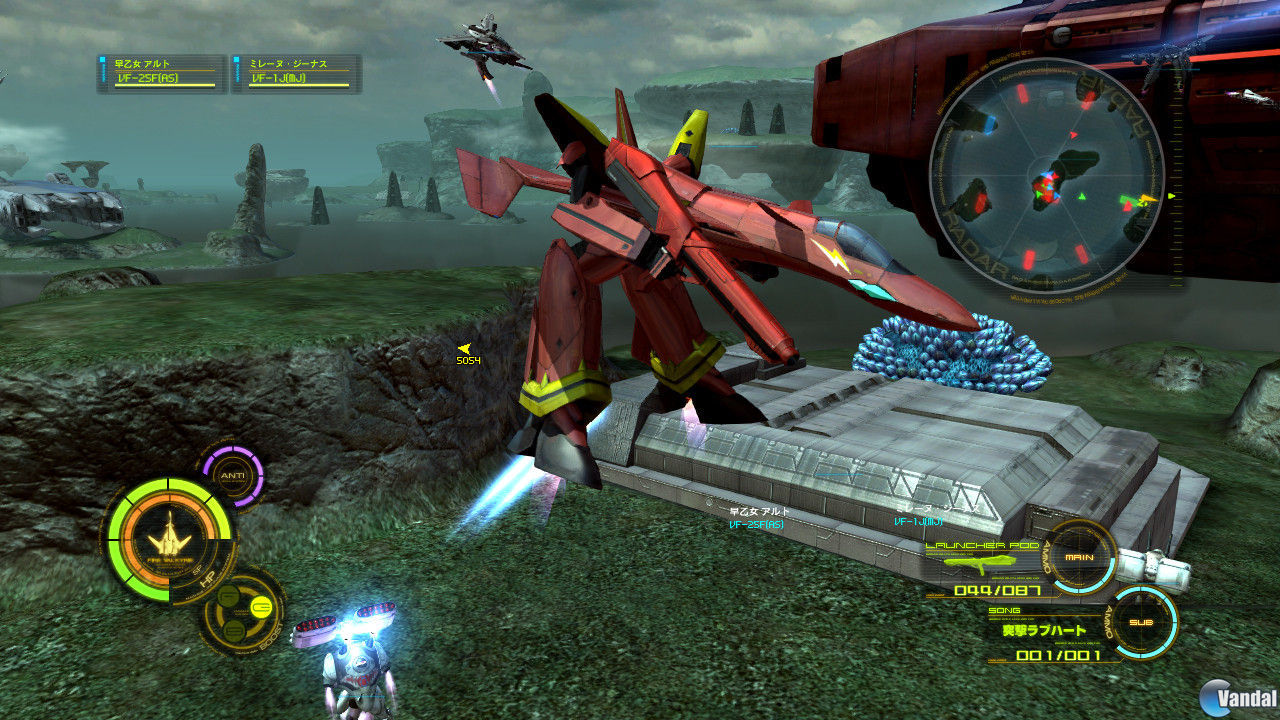Click the MAIN ammo count 044/087
This screenshot has width=1280, height=720.
(1000, 591)
